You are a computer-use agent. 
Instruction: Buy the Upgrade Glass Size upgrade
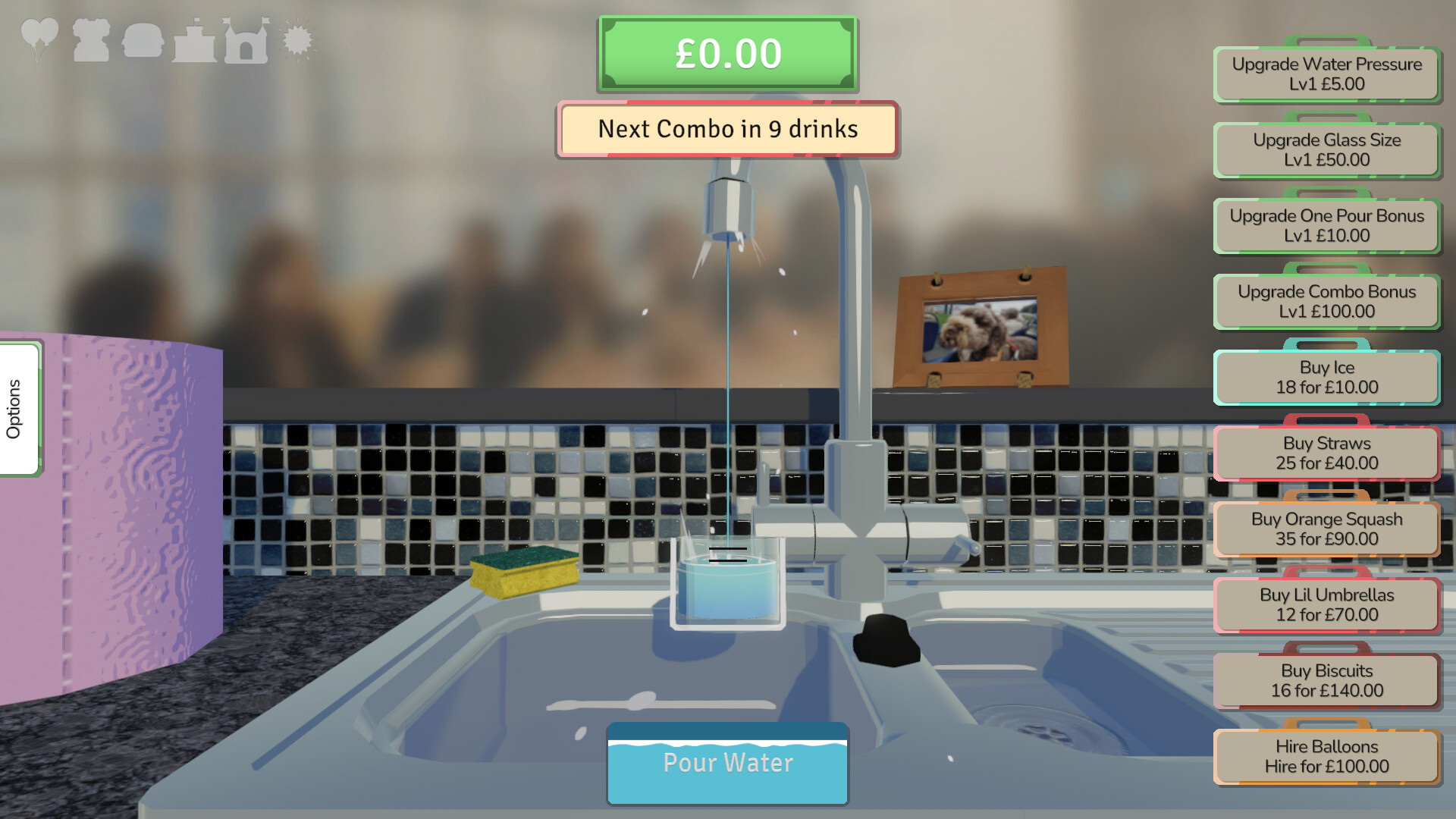[x=1326, y=150]
